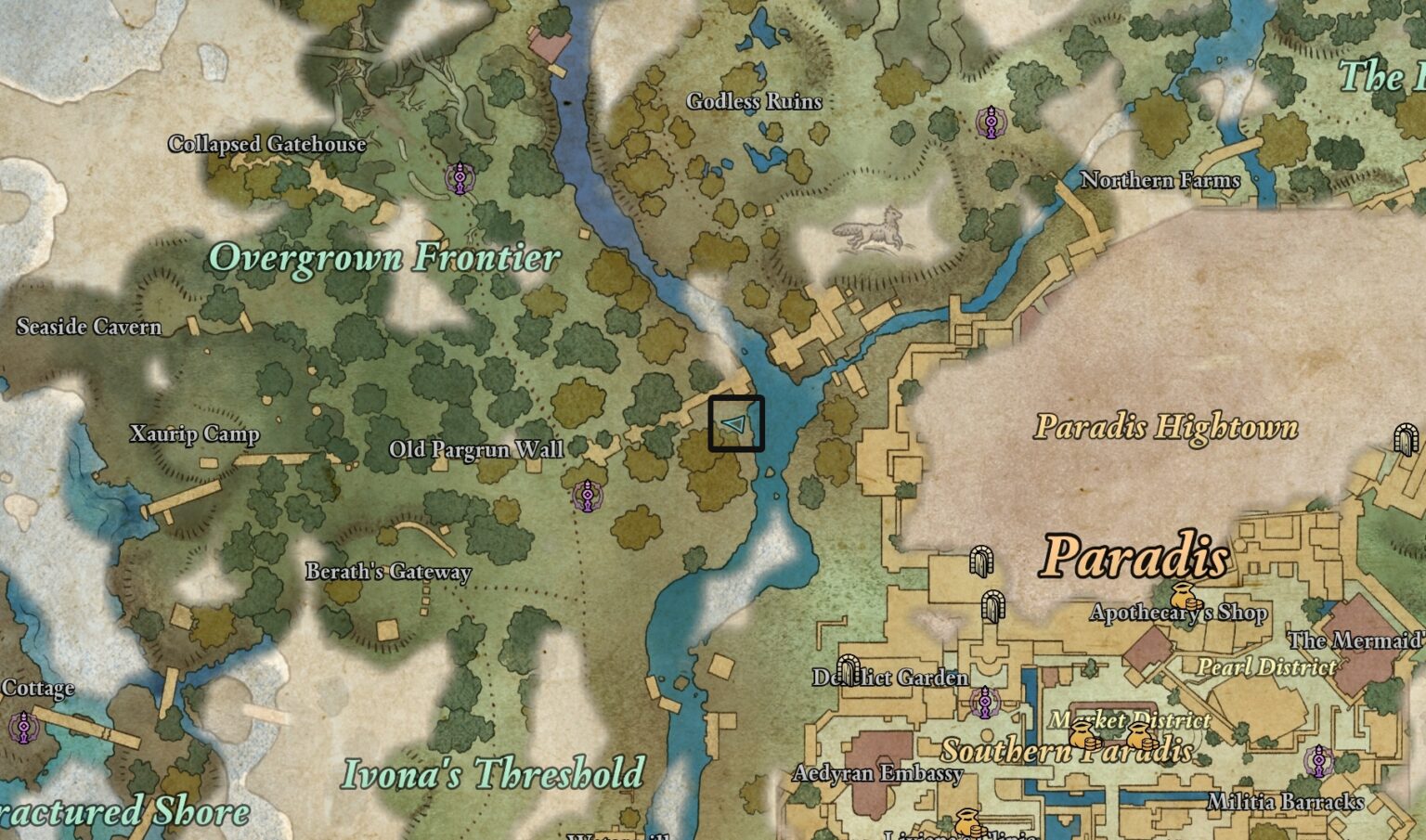Select the Seaside Cavern label
The width and height of the screenshot is (1426, 840).
(89, 327)
